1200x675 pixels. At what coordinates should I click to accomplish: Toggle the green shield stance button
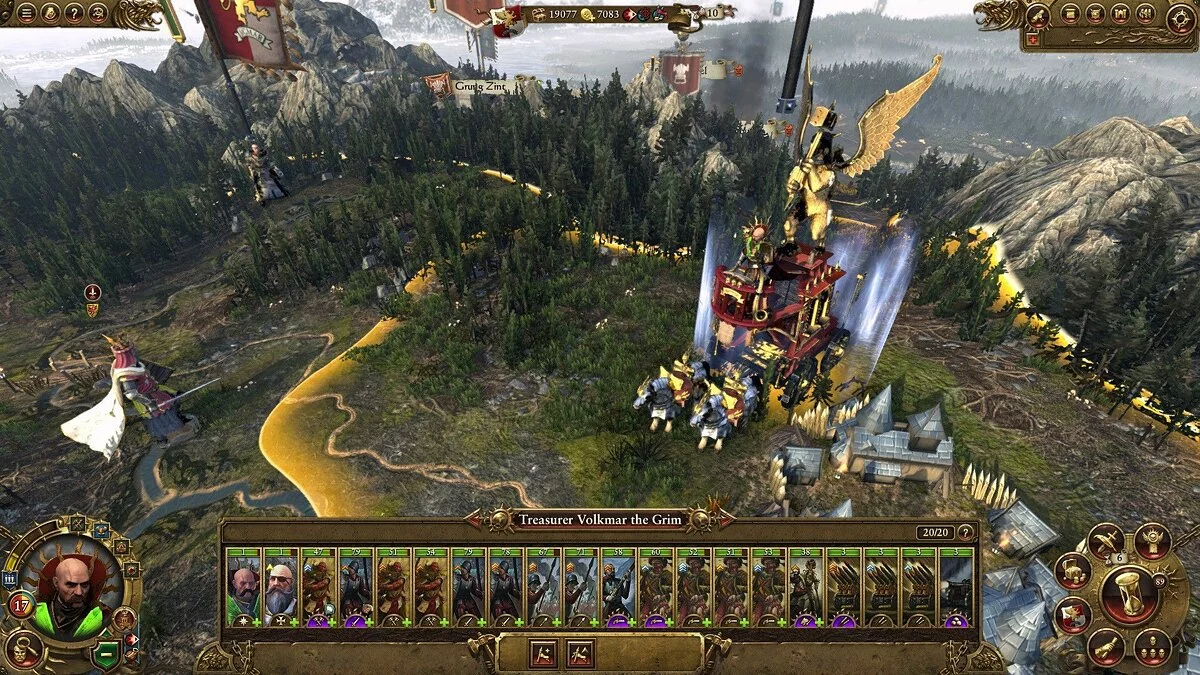click(104, 656)
